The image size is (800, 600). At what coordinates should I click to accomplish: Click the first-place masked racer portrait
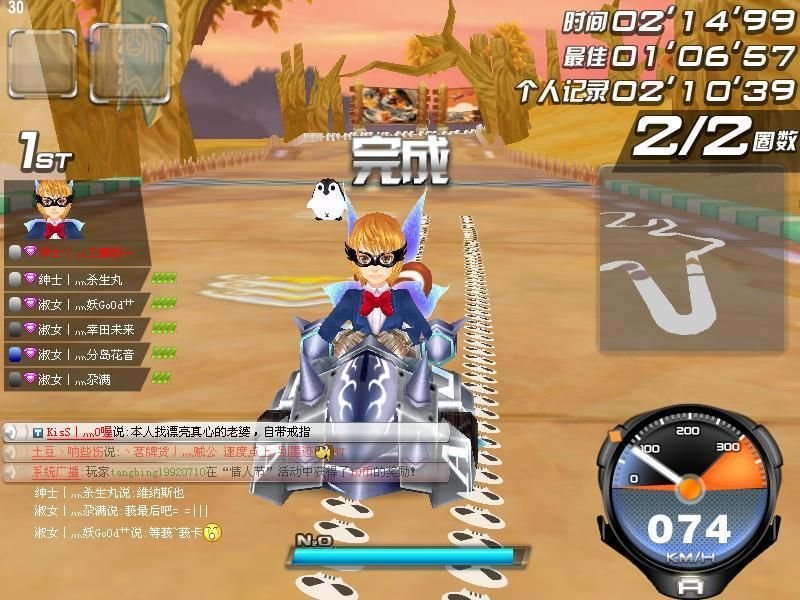(x=50, y=209)
